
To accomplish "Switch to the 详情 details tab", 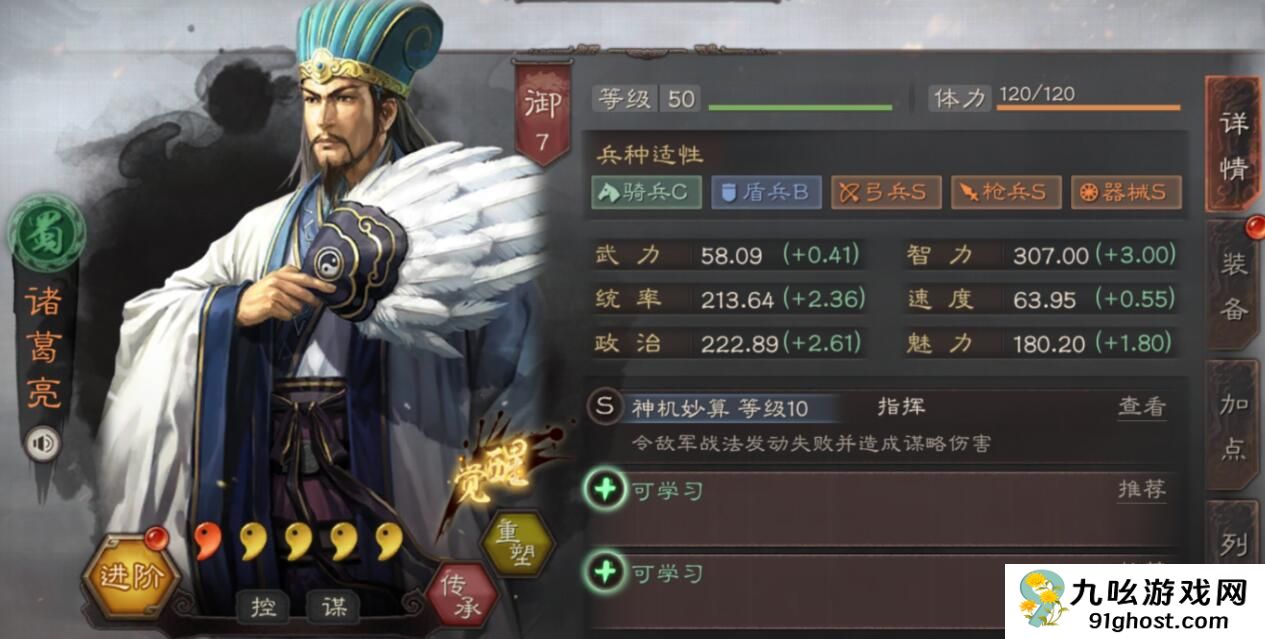I will coord(1233,146).
